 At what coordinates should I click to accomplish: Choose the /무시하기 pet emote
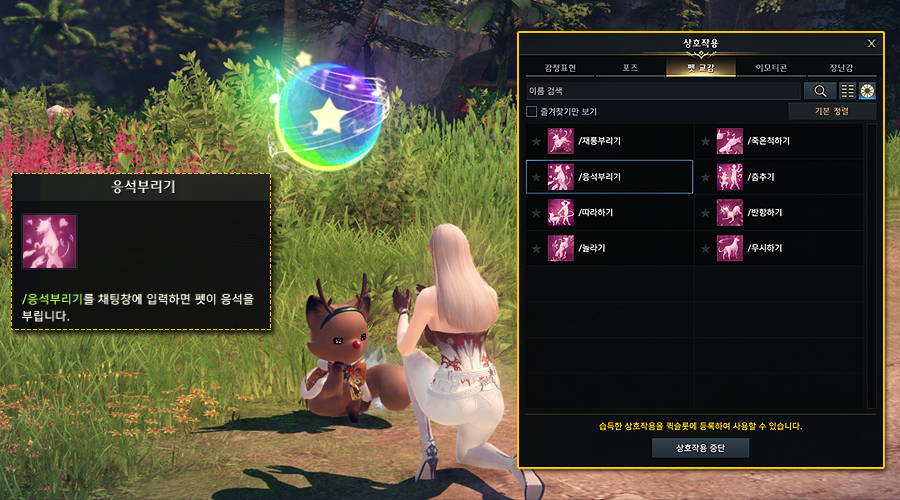(x=778, y=247)
